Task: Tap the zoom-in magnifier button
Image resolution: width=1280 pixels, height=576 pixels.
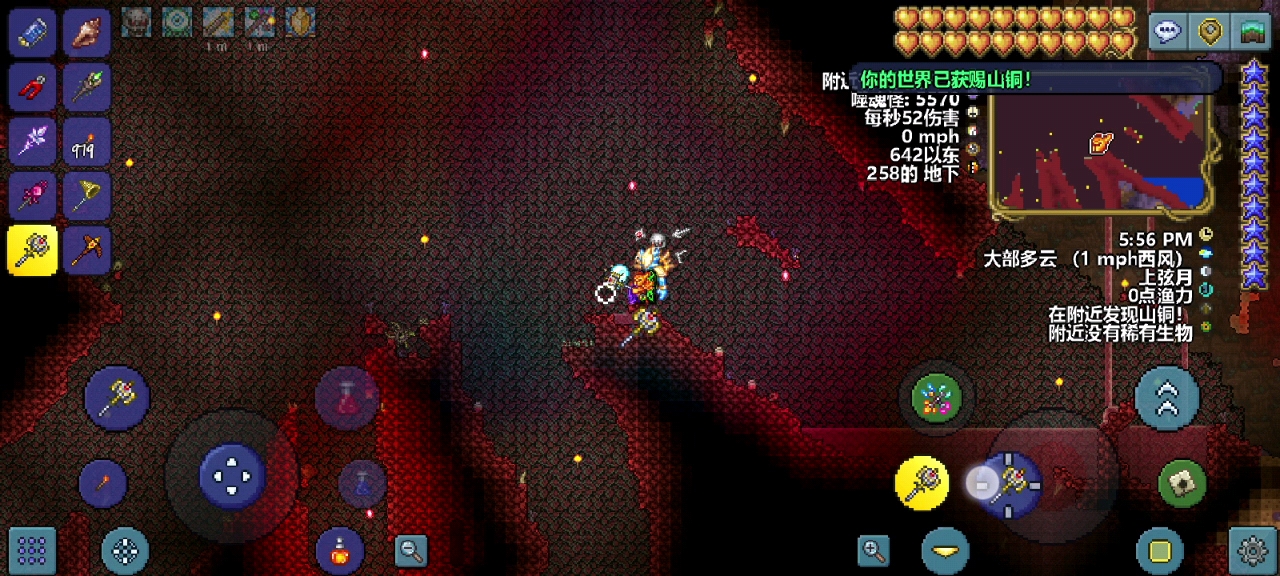Action: tap(873, 549)
